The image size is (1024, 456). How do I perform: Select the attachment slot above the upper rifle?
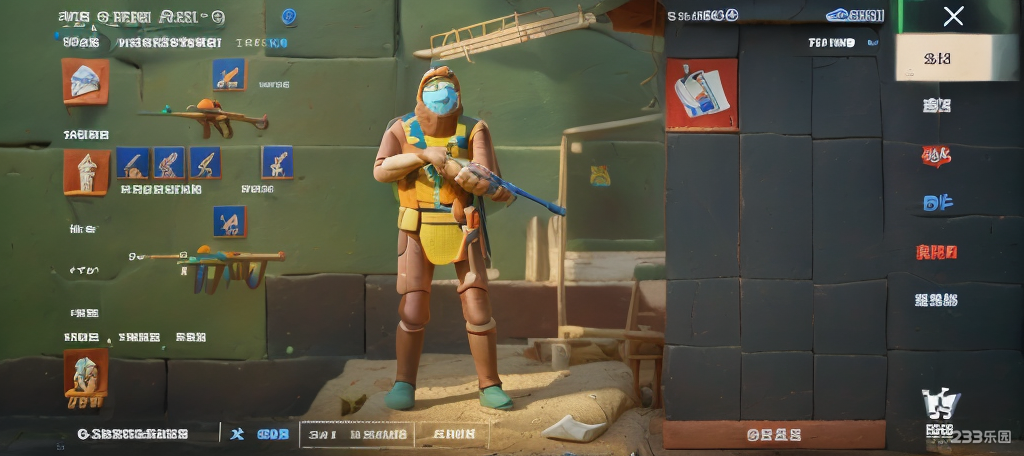(228, 74)
